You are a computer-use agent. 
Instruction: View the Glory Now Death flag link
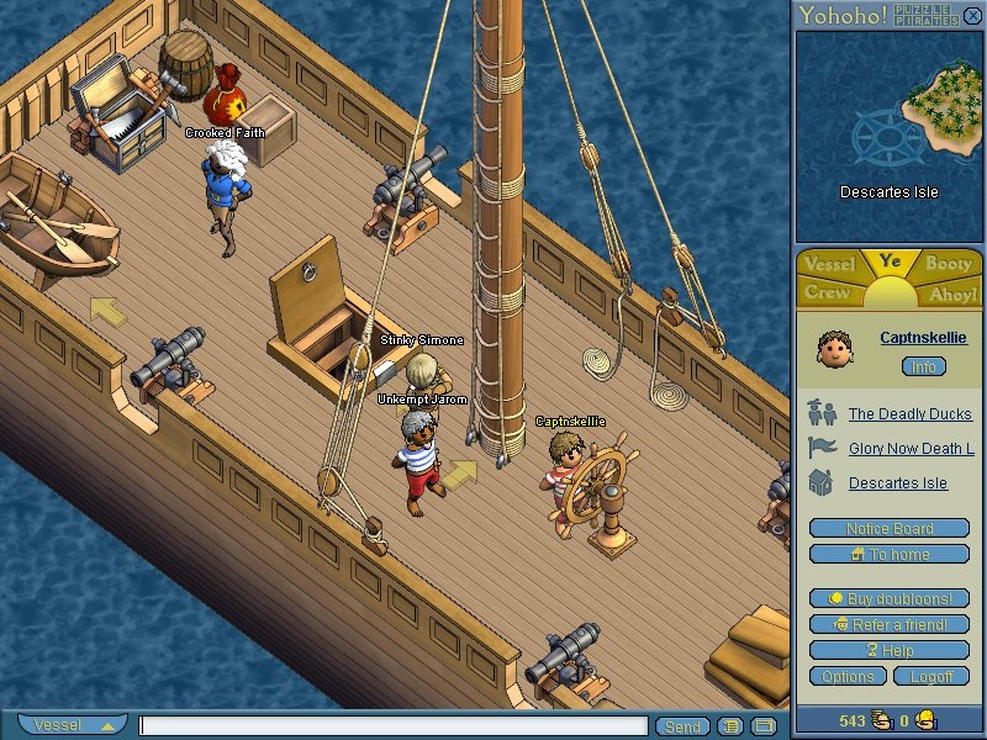point(911,449)
